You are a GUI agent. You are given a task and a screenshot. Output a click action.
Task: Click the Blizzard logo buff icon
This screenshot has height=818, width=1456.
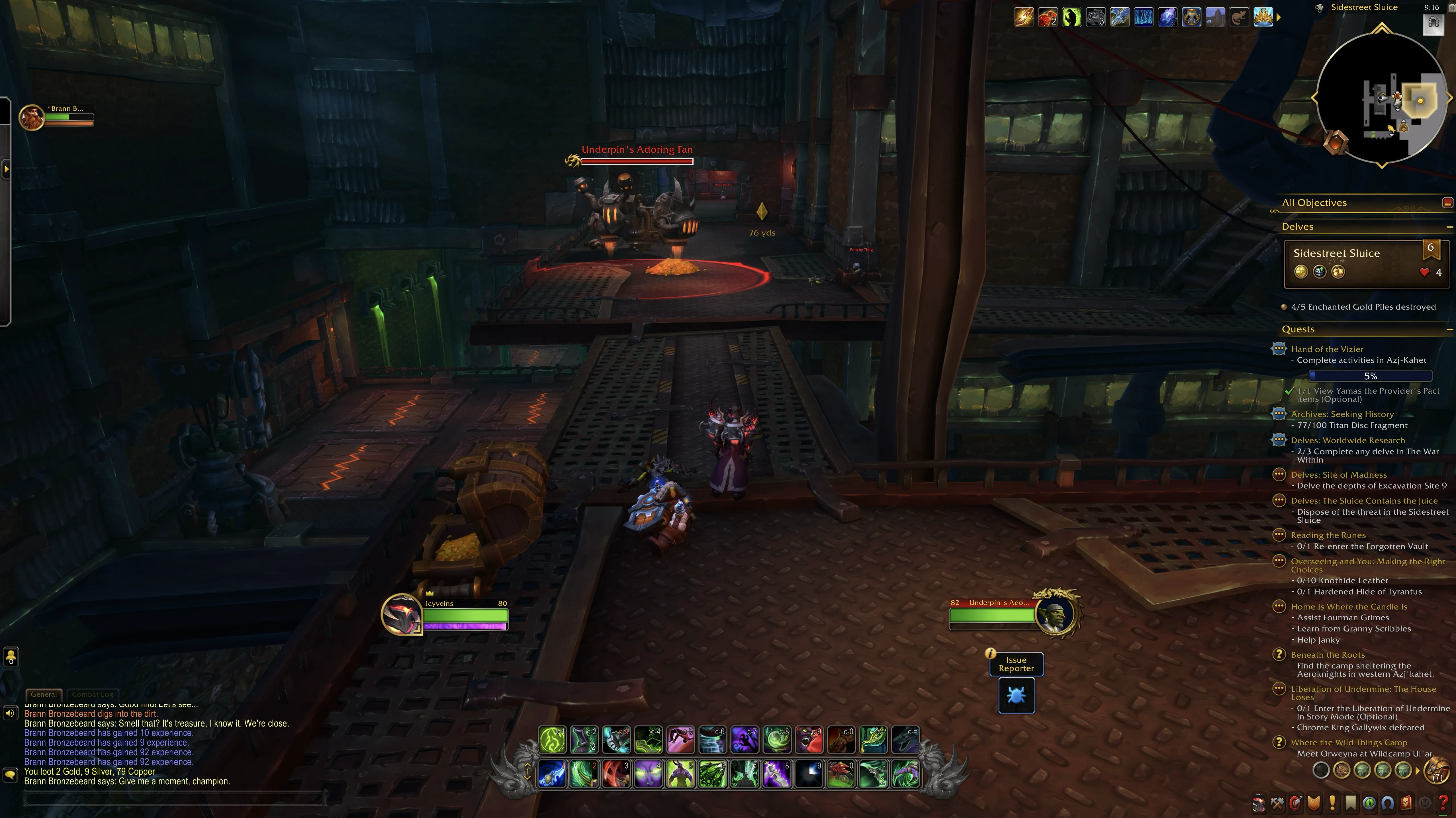(x=1143, y=18)
